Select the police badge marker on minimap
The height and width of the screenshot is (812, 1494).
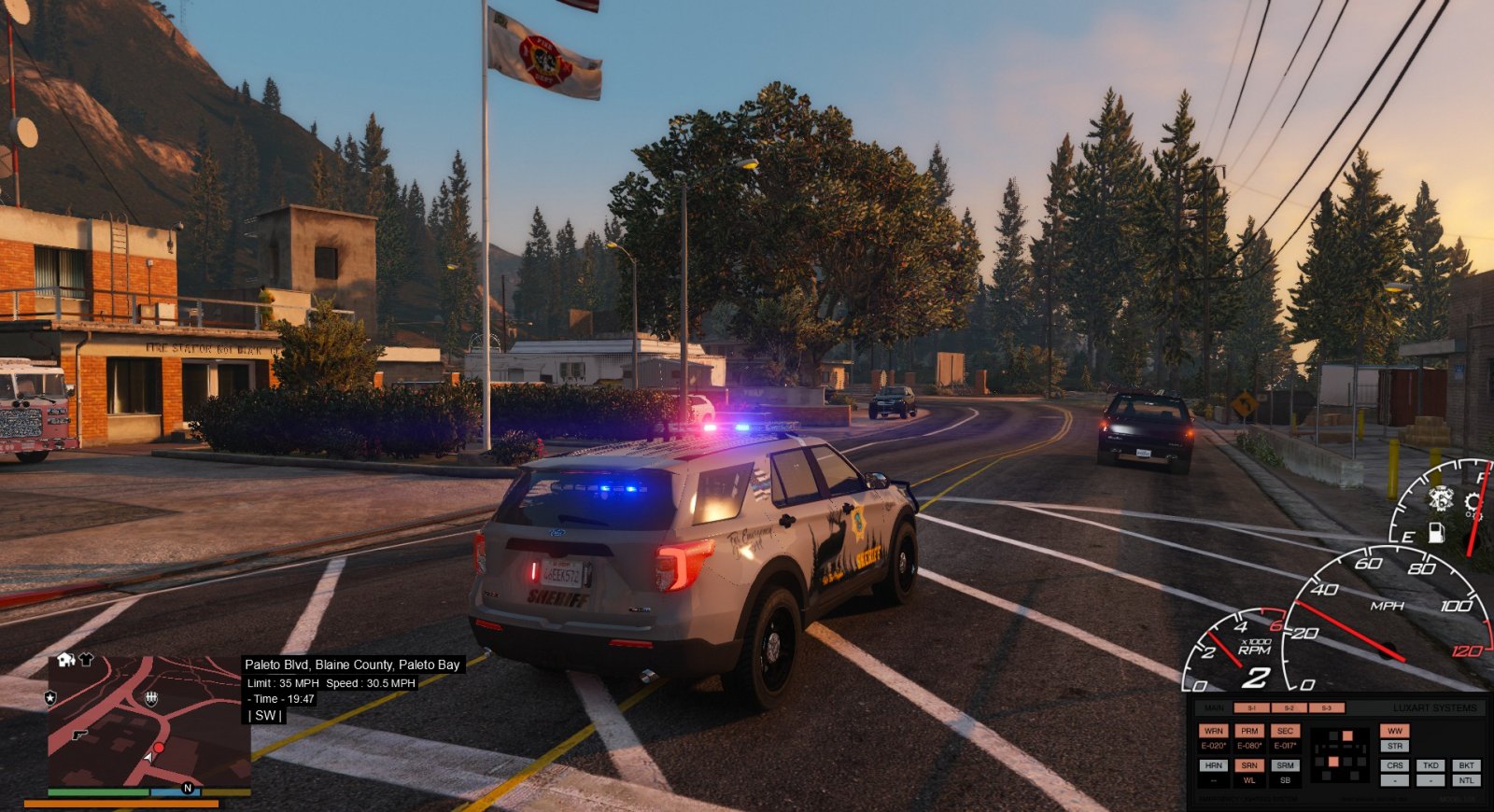tap(50, 697)
